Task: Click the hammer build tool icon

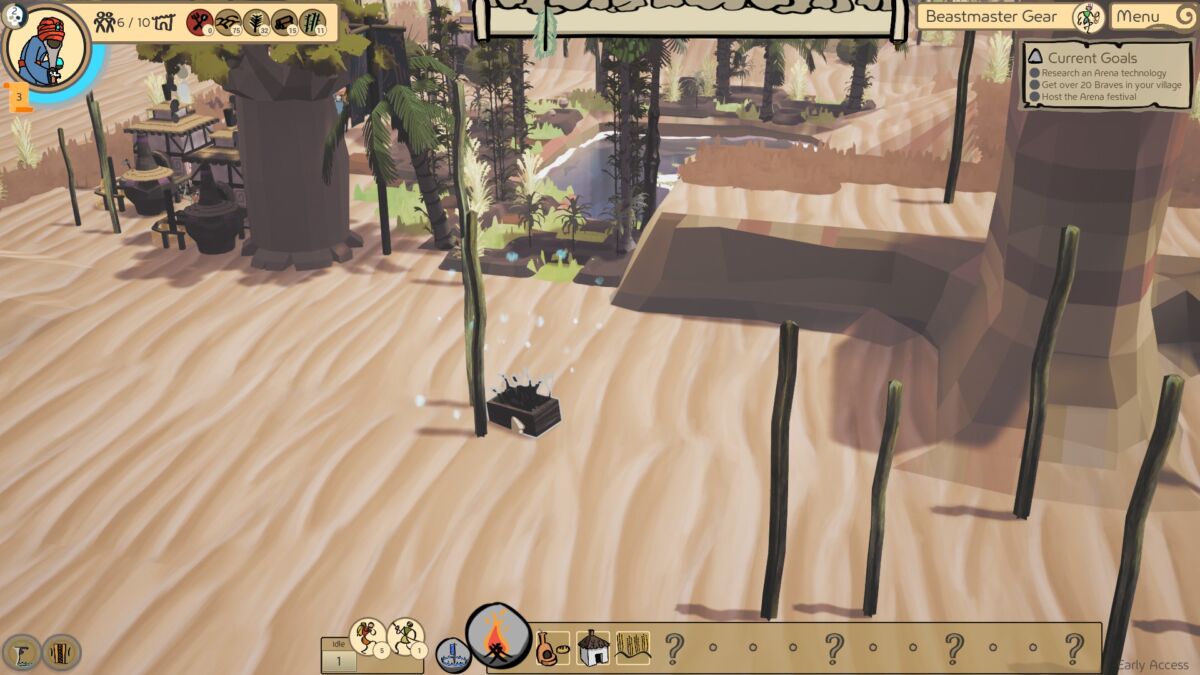Action: coord(22,652)
